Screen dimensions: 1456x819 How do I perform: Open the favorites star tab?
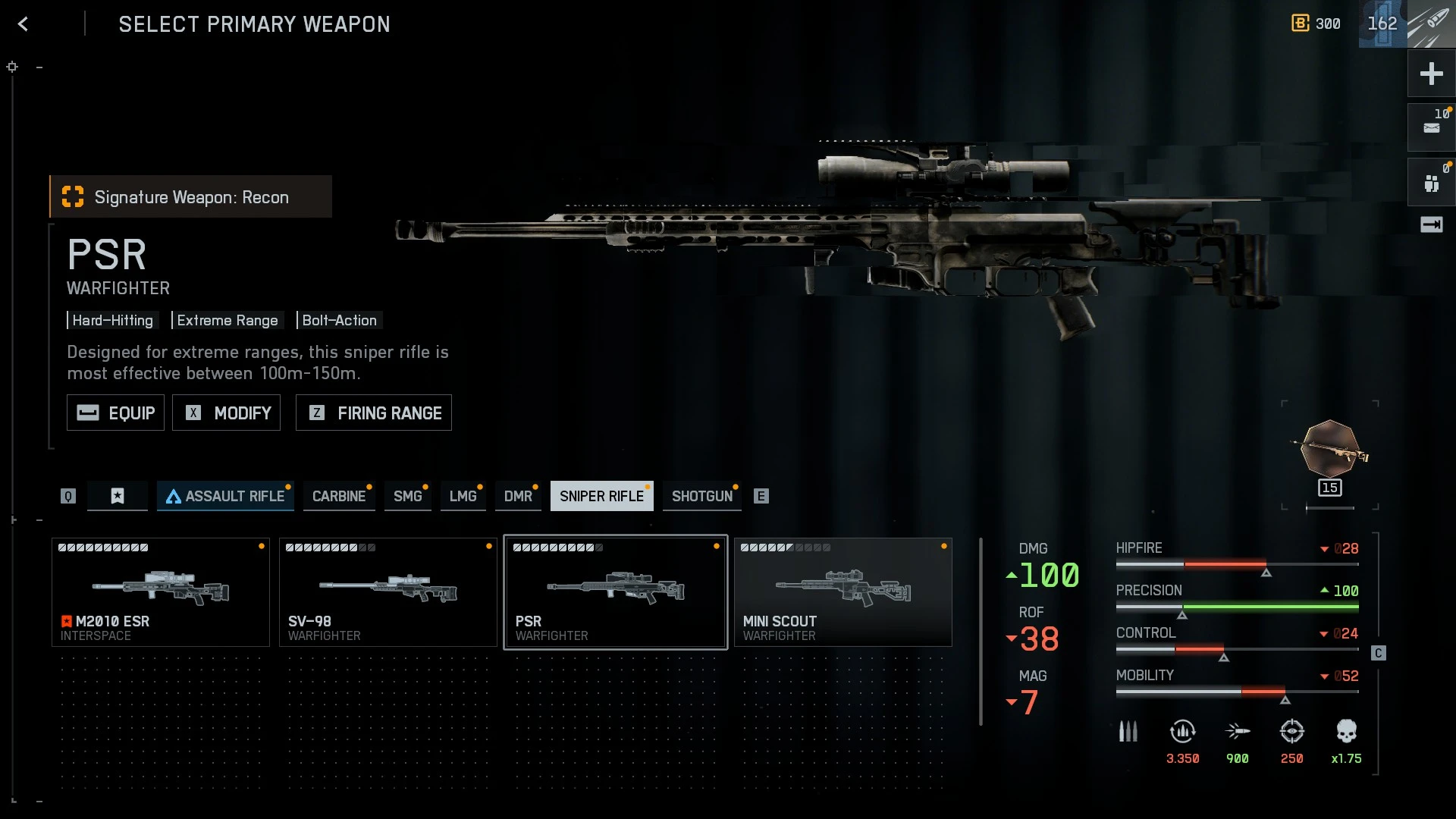pyautogui.click(x=118, y=496)
